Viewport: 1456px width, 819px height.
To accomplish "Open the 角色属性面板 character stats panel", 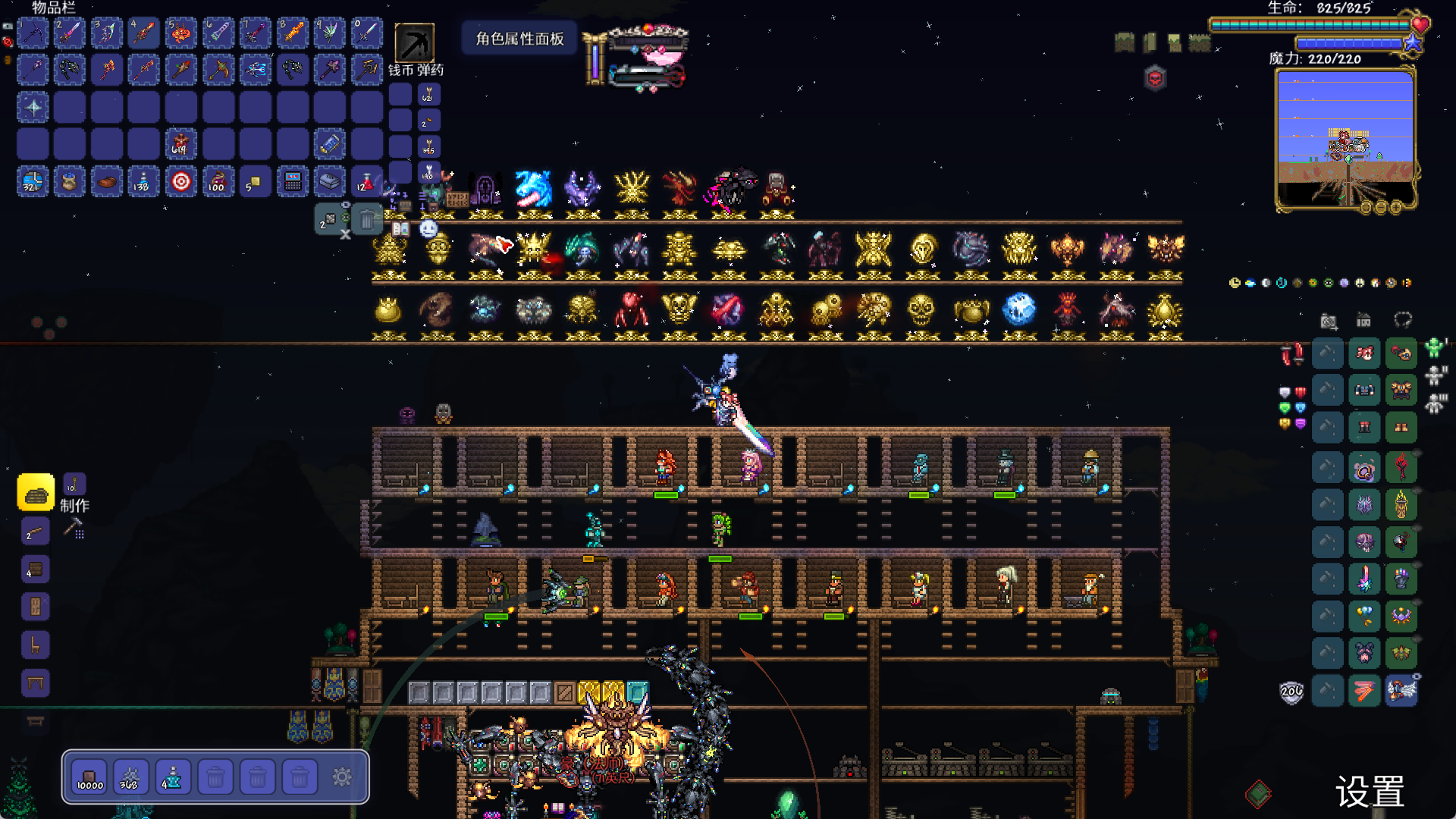I will (x=519, y=39).
